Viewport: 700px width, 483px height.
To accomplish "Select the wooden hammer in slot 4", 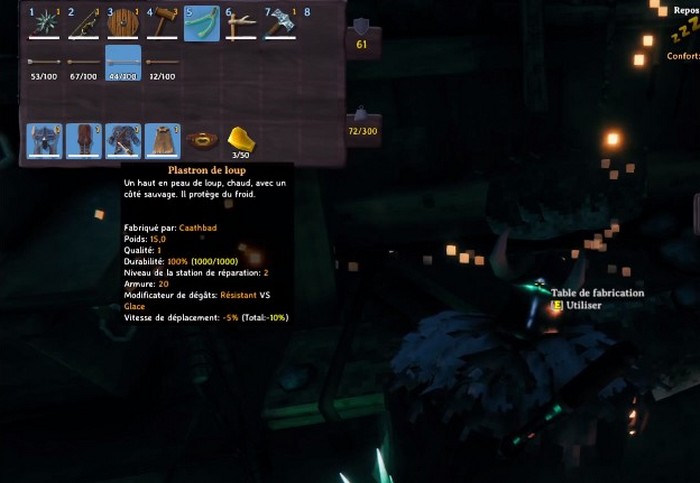I will click(162, 24).
